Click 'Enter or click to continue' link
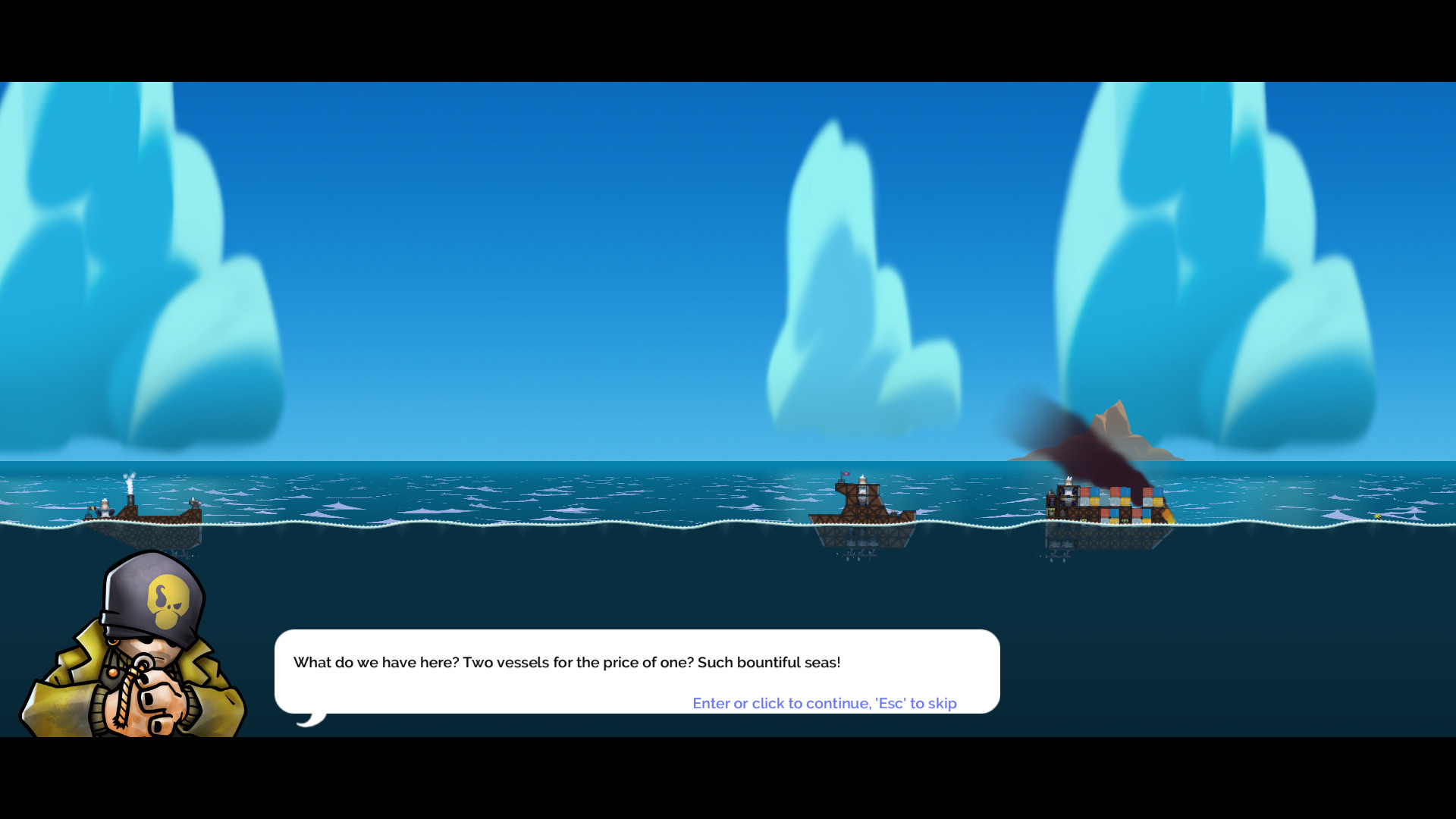This screenshot has width=1456, height=819. pos(824,703)
